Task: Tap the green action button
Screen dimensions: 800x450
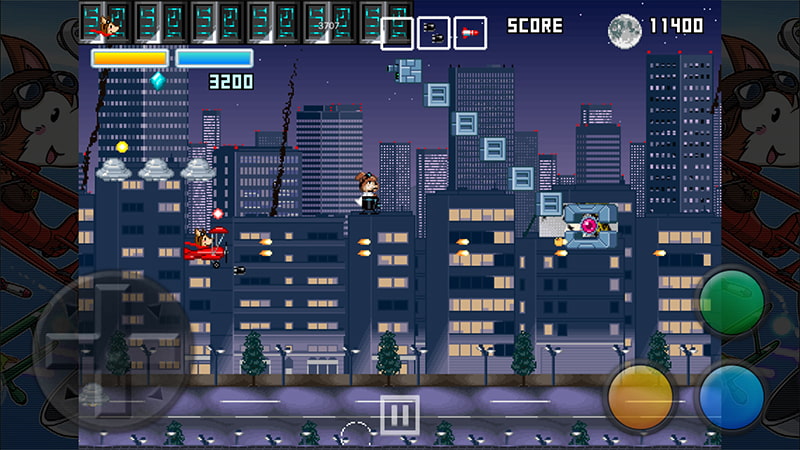Action: tap(731, 301)
